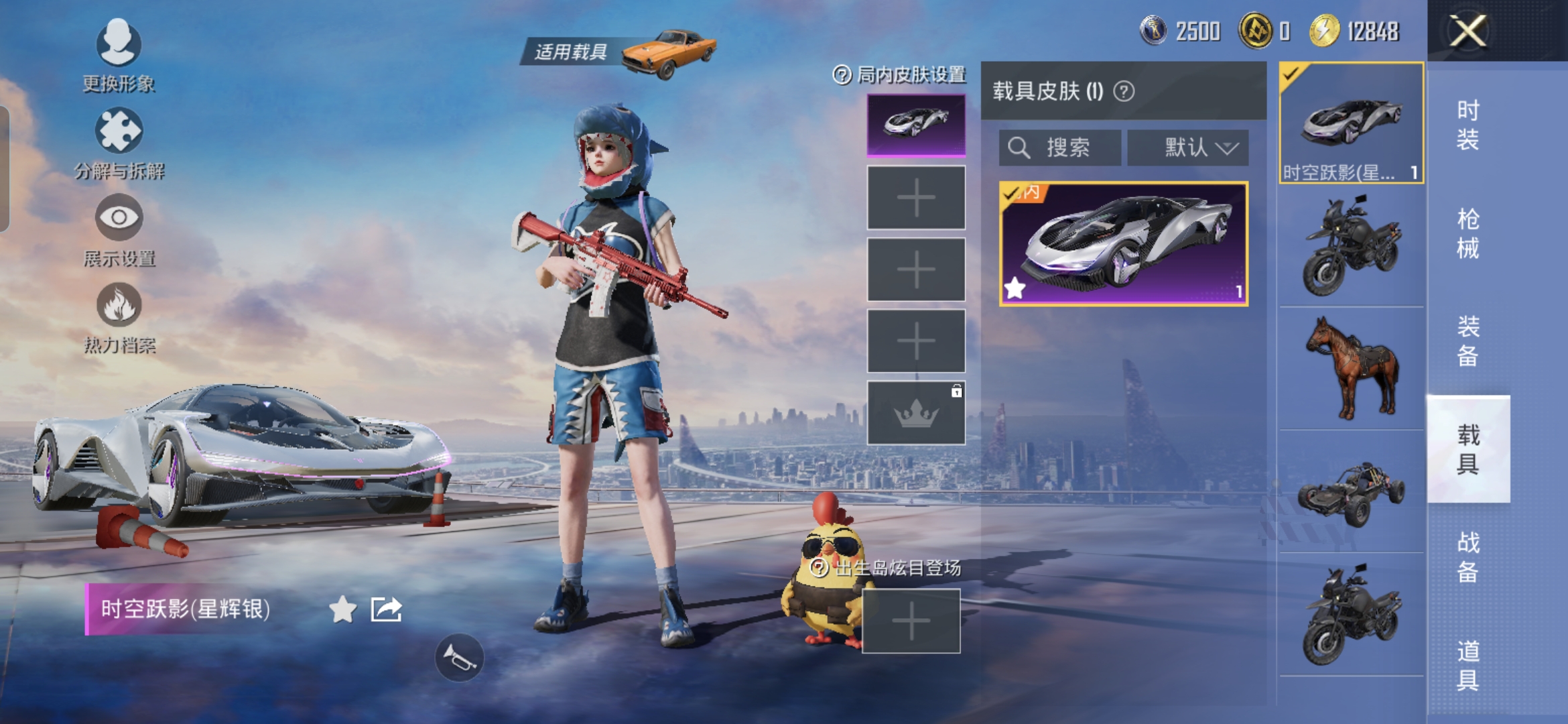Sound the vehicle horn button
This screenshot has width=1568, height=724.
click(459, 658)
